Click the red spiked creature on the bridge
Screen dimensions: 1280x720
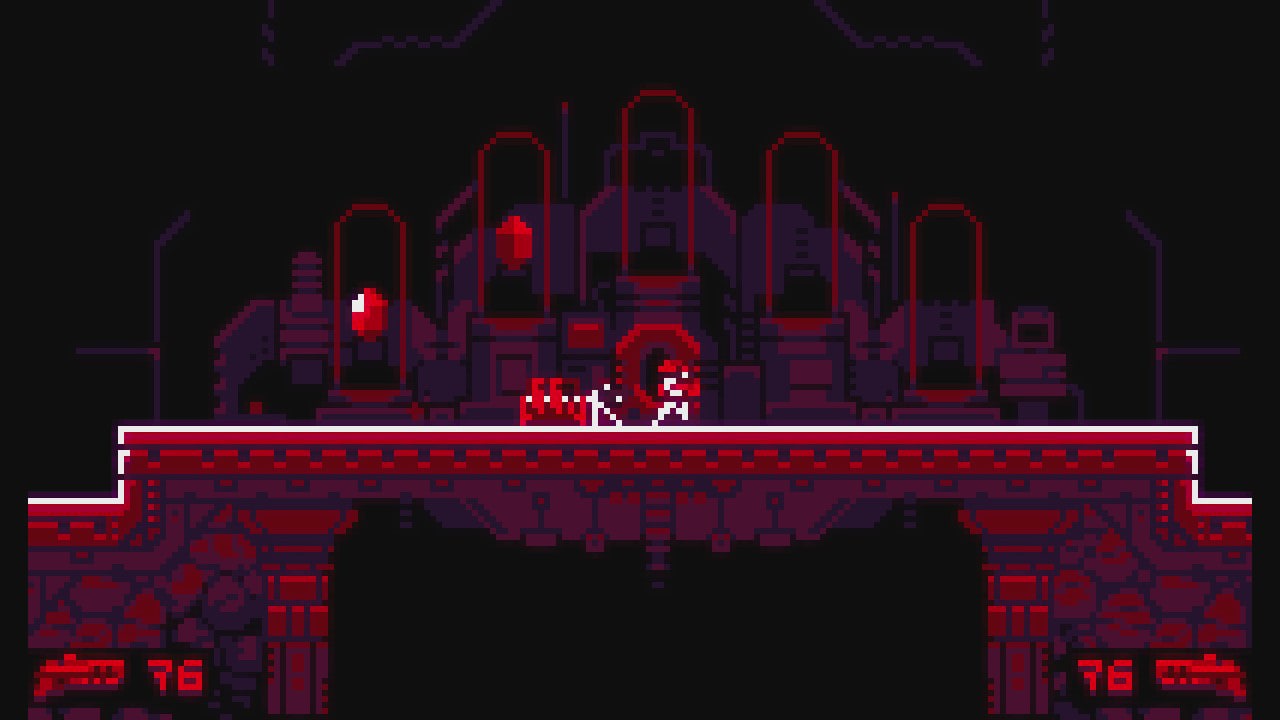coord(553,400)
